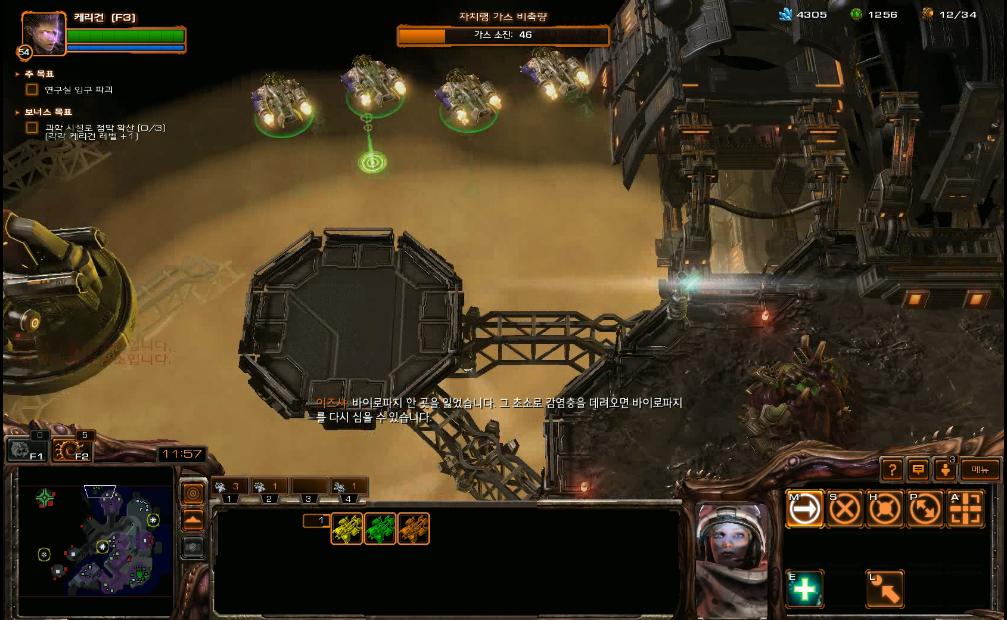
Task: Activate the minimap ping button
Action: [x=193, y=493]
